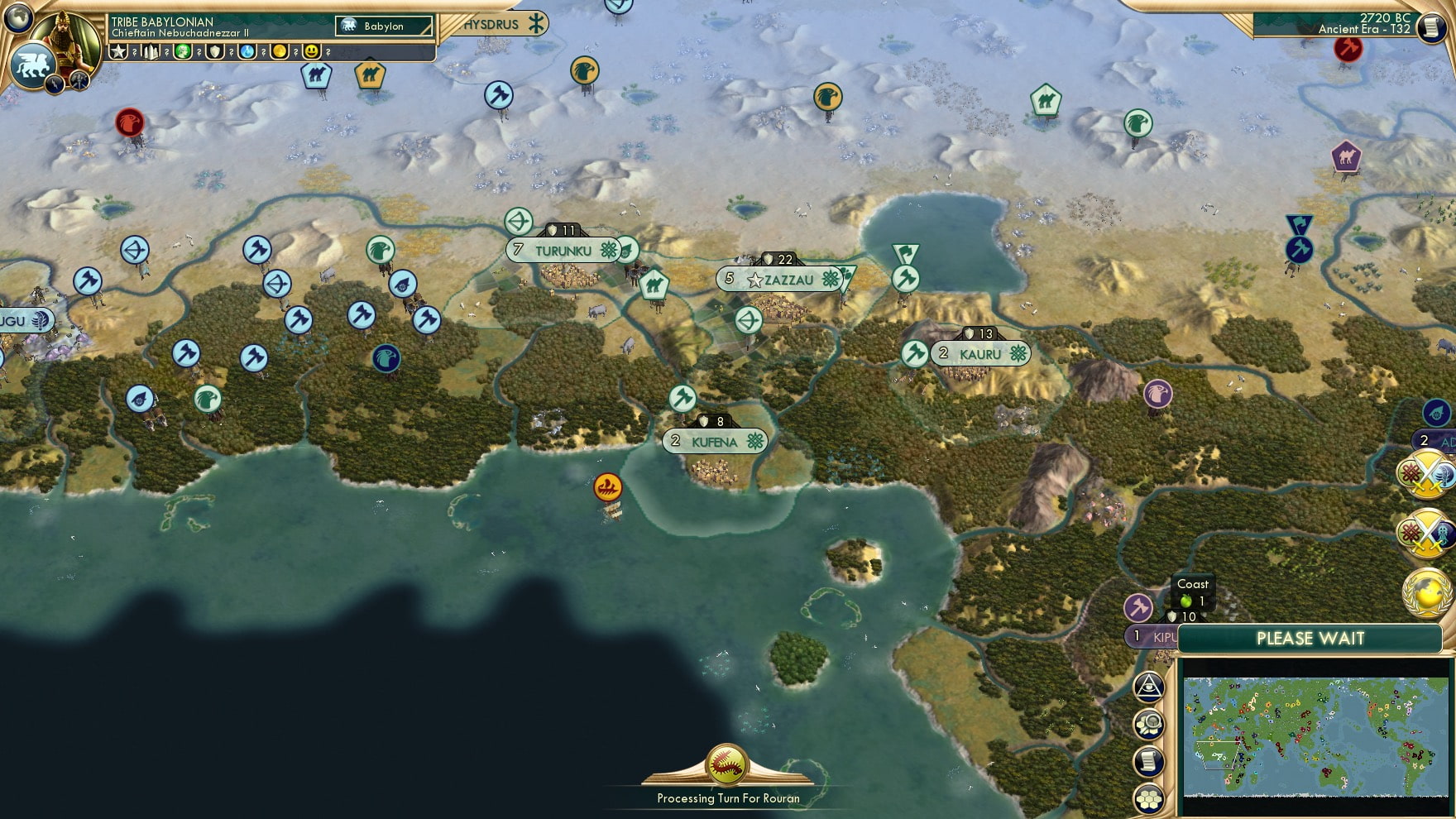This screenshot has height=819, width=1456.
Task: Click the shield icon in the top stats bar
Action: pyautogui.click(x=214, y=51)
